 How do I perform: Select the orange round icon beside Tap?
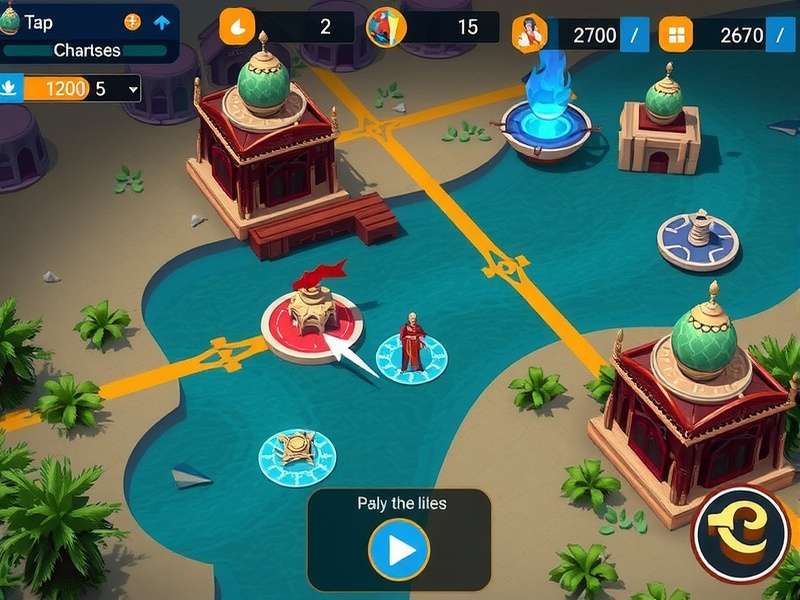click(132, 22)
